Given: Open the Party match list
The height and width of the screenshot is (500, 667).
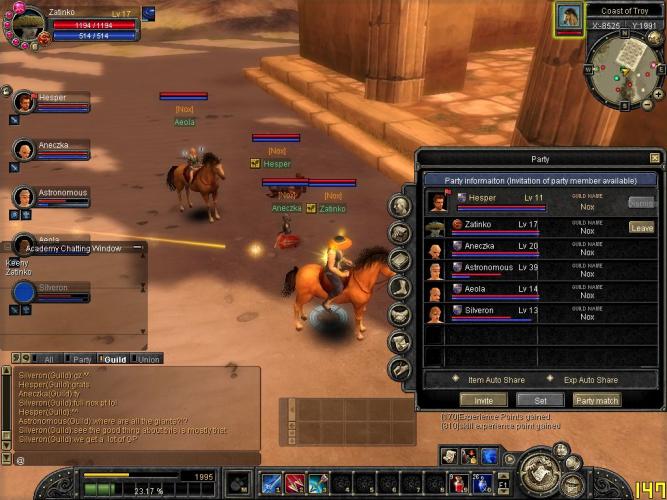Looking at the screenshot, I should (597, 400).
